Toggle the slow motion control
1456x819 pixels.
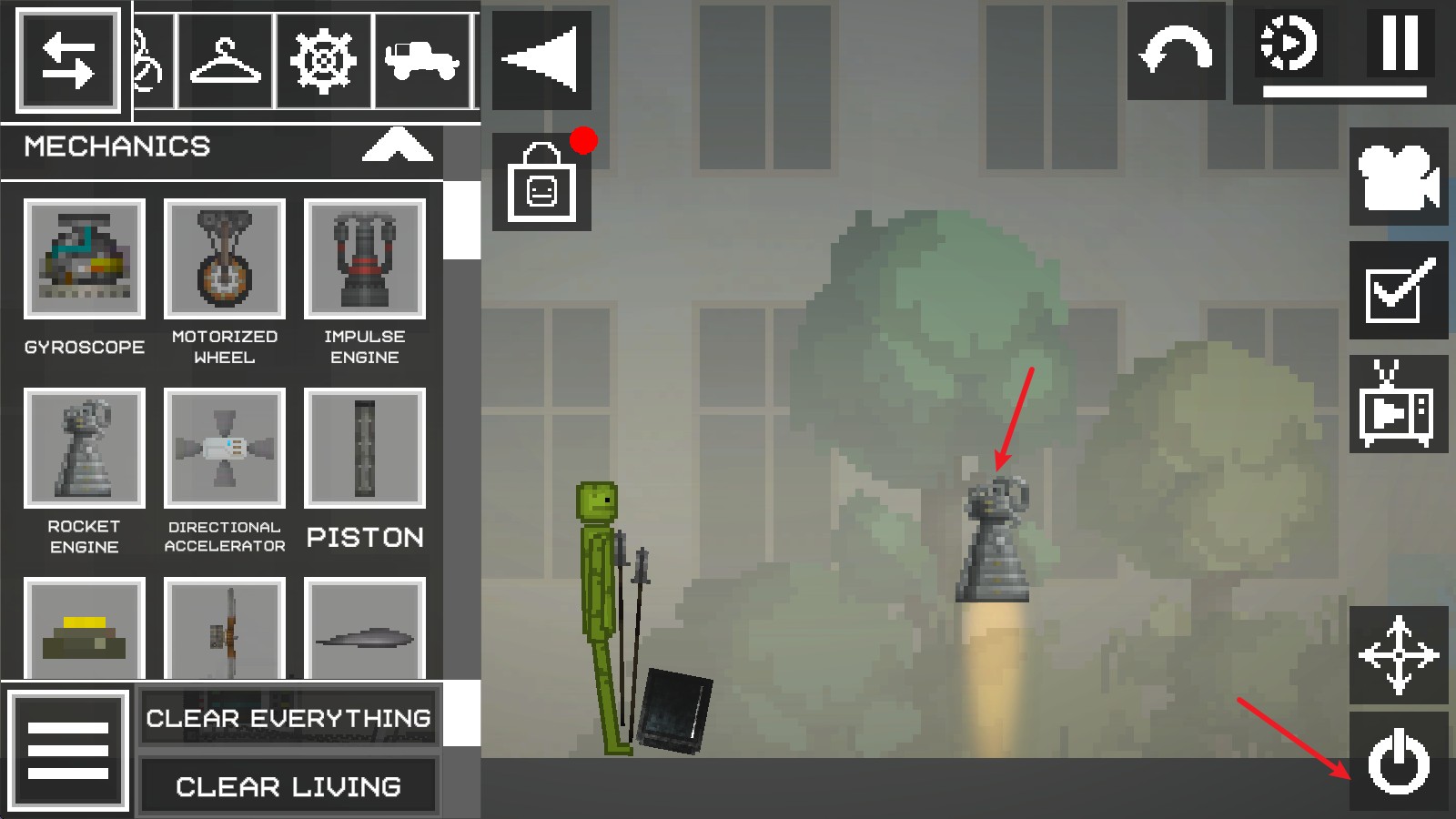click(1289, 43)
